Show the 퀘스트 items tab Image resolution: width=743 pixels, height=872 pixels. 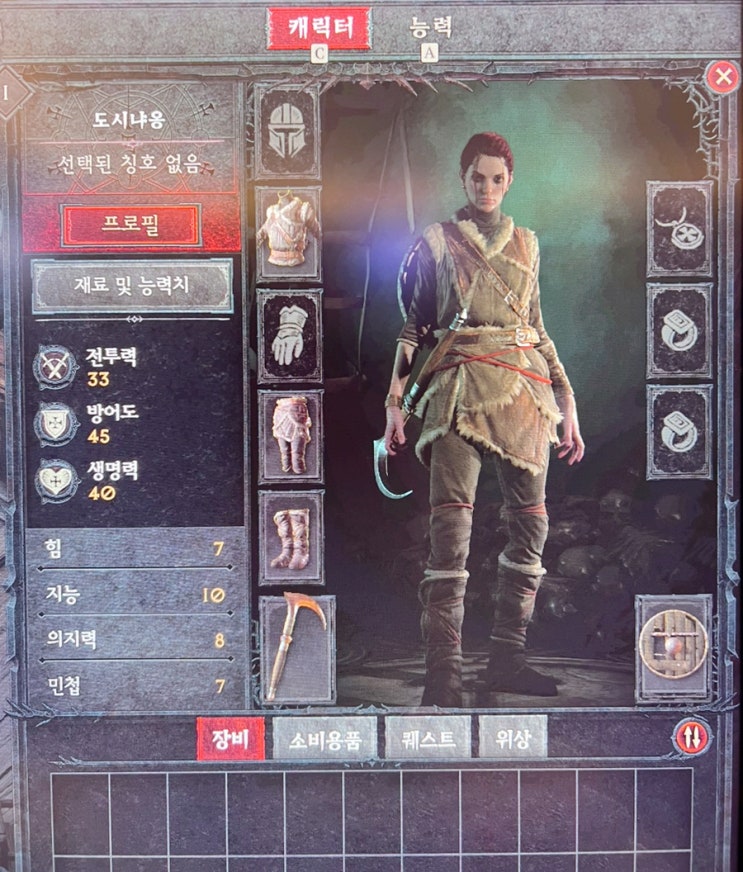(x=427, y=740)
